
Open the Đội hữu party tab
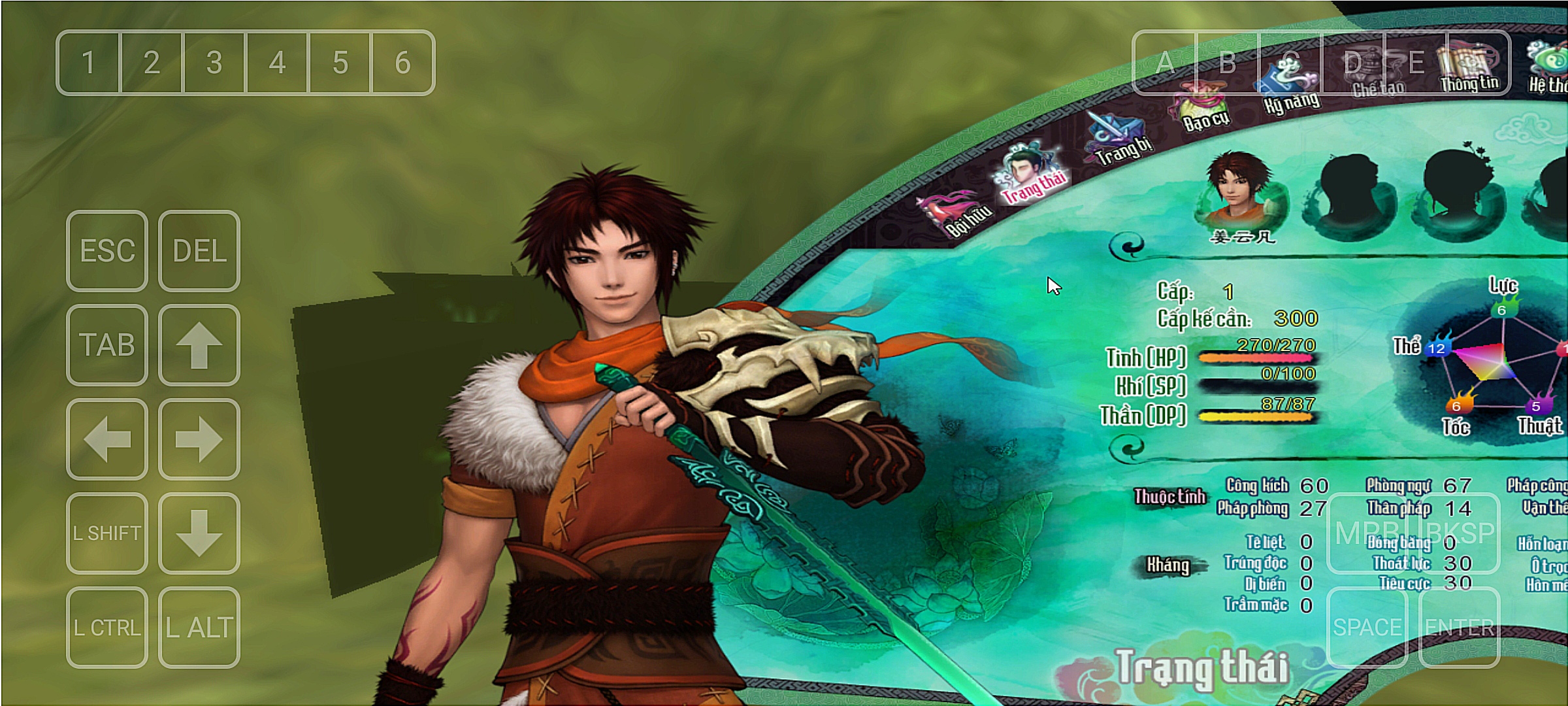(955, 213)
